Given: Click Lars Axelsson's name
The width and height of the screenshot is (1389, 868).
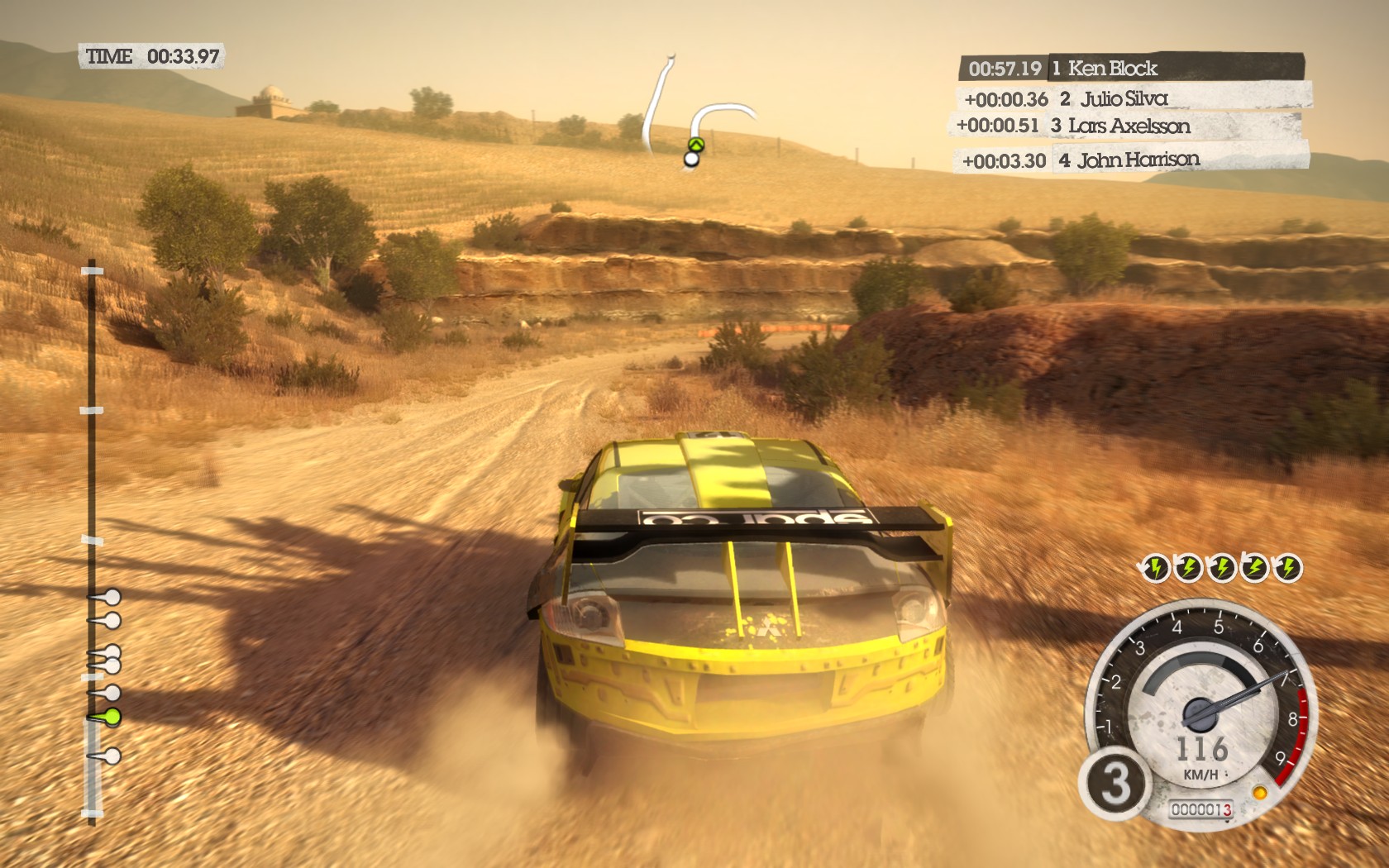Looking at the screenshot, I should click(1131, 126).
